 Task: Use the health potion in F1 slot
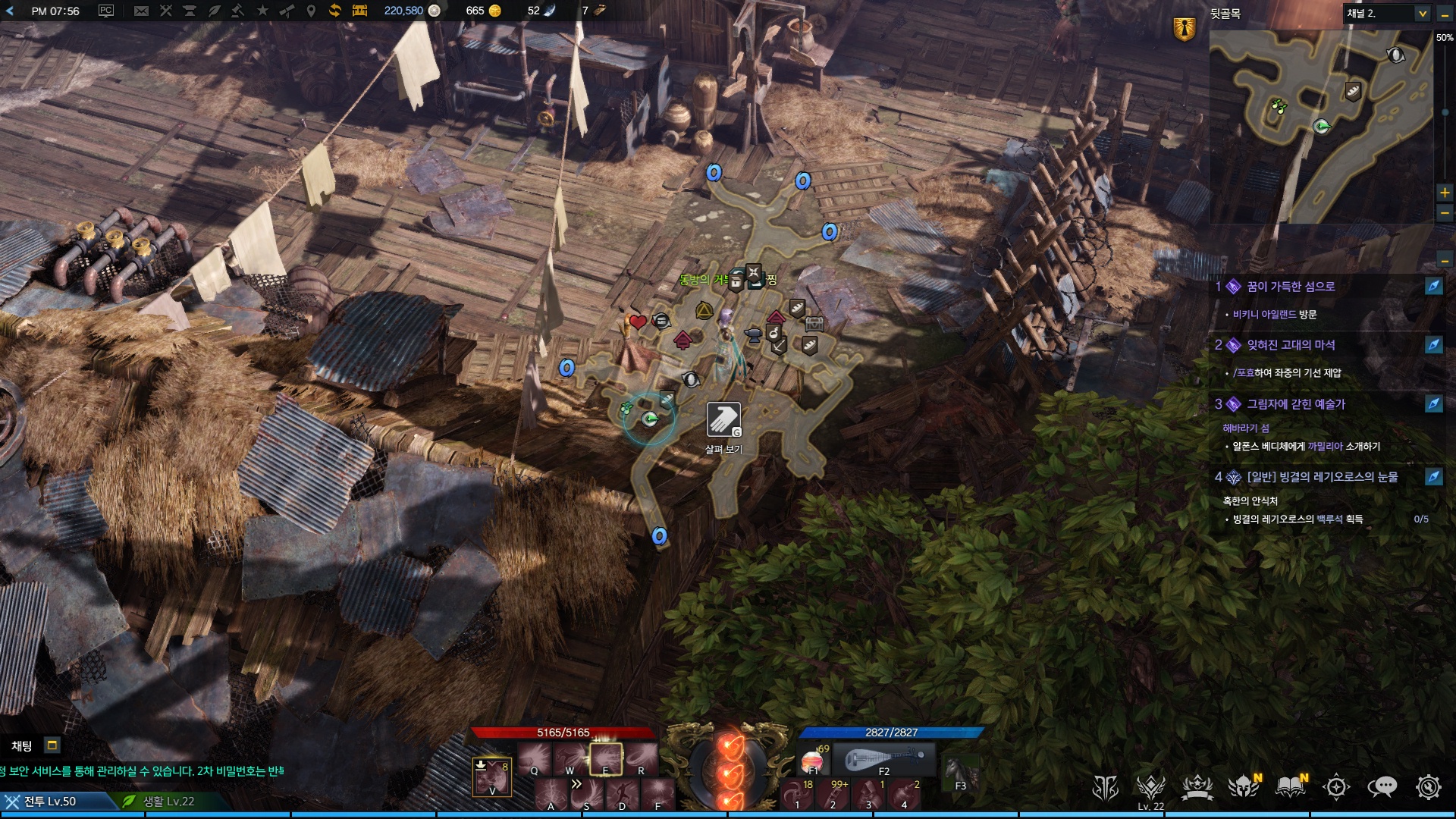[x=813, y=760]
